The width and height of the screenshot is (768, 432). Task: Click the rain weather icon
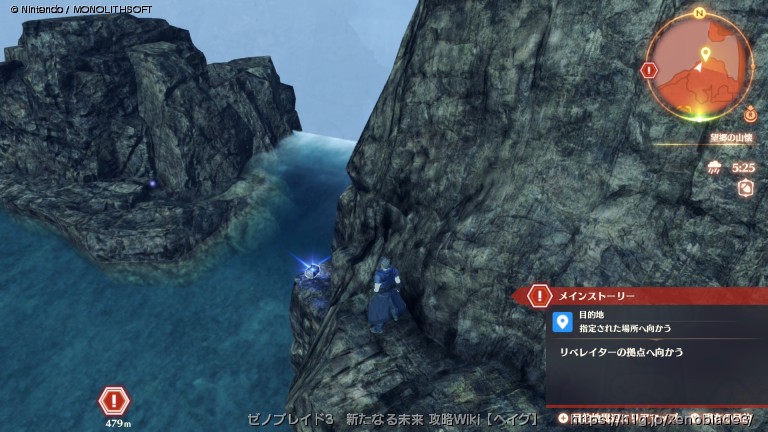[715, 167]
